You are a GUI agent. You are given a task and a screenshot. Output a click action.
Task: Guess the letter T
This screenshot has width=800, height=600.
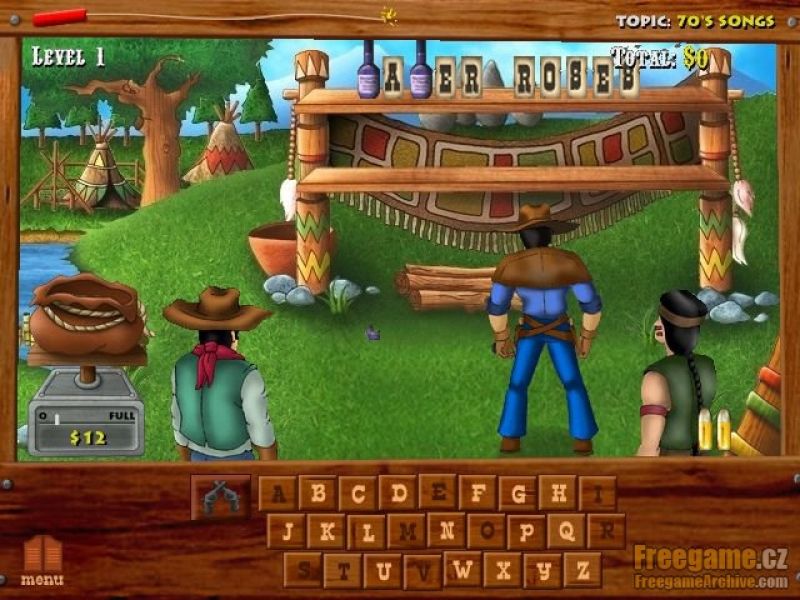343,570
